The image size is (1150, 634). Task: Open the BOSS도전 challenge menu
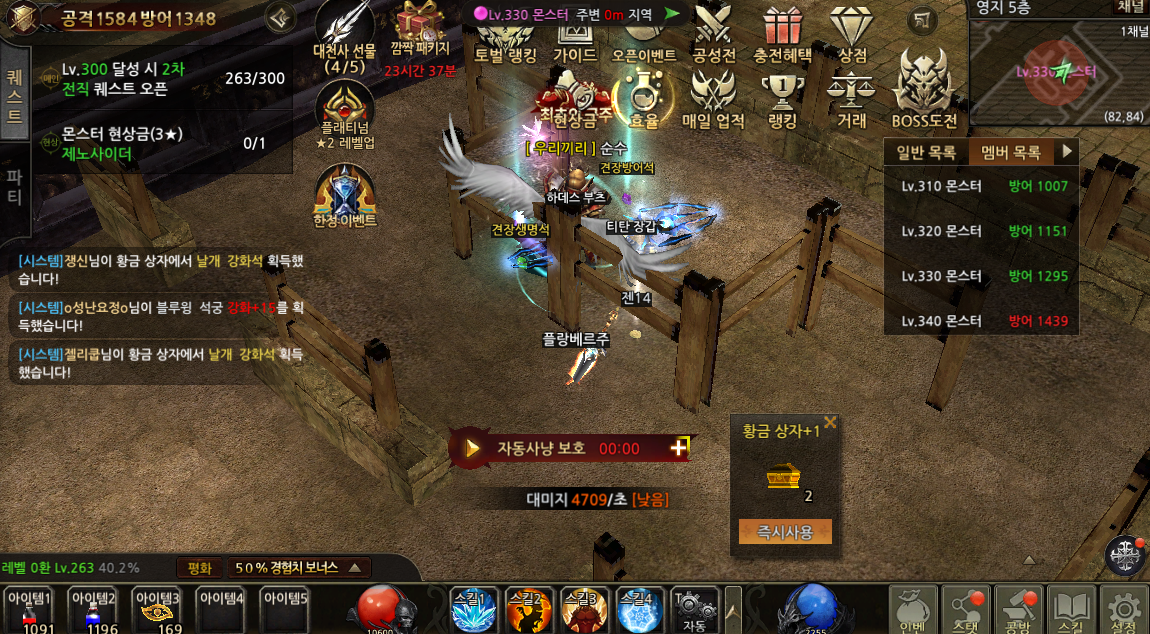pyautogui.click(x=924, y=93)
